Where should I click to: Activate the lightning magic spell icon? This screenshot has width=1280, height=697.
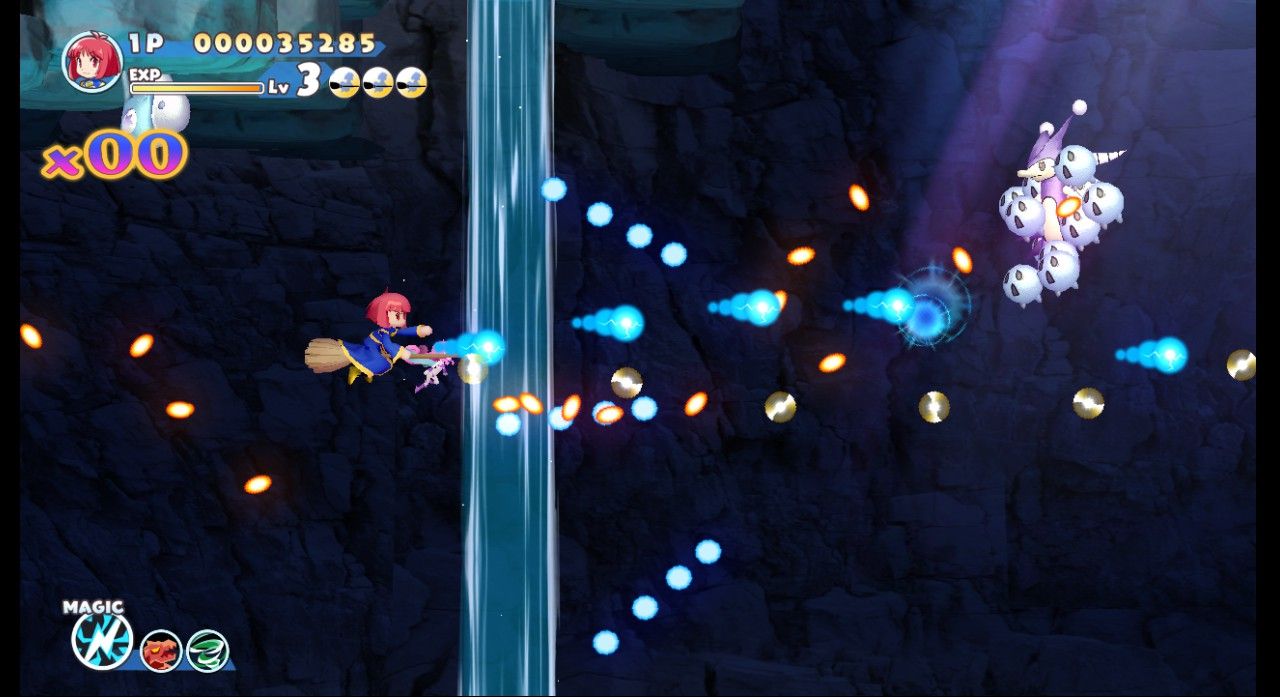point(102,640)
